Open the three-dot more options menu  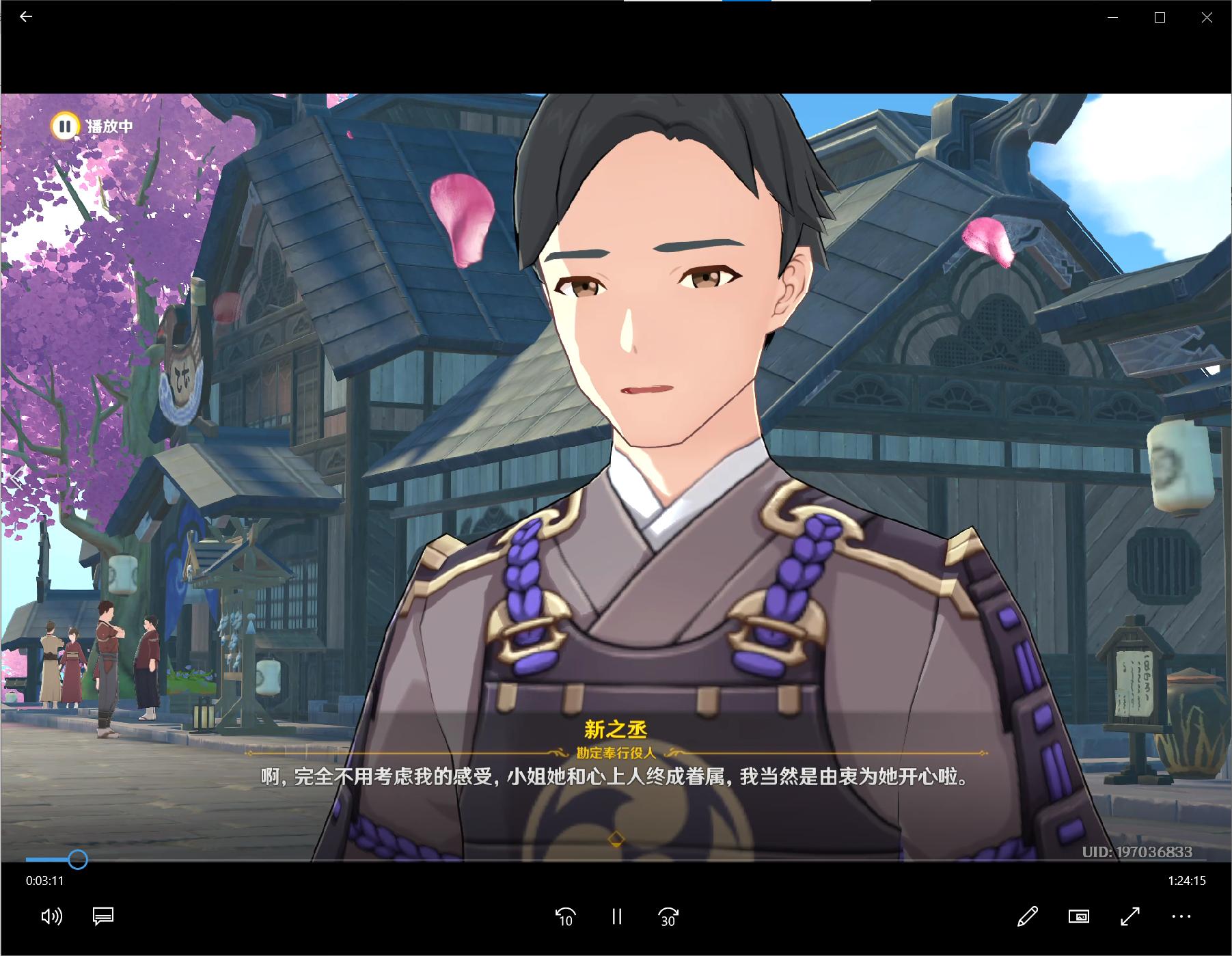pos(1181,916)
